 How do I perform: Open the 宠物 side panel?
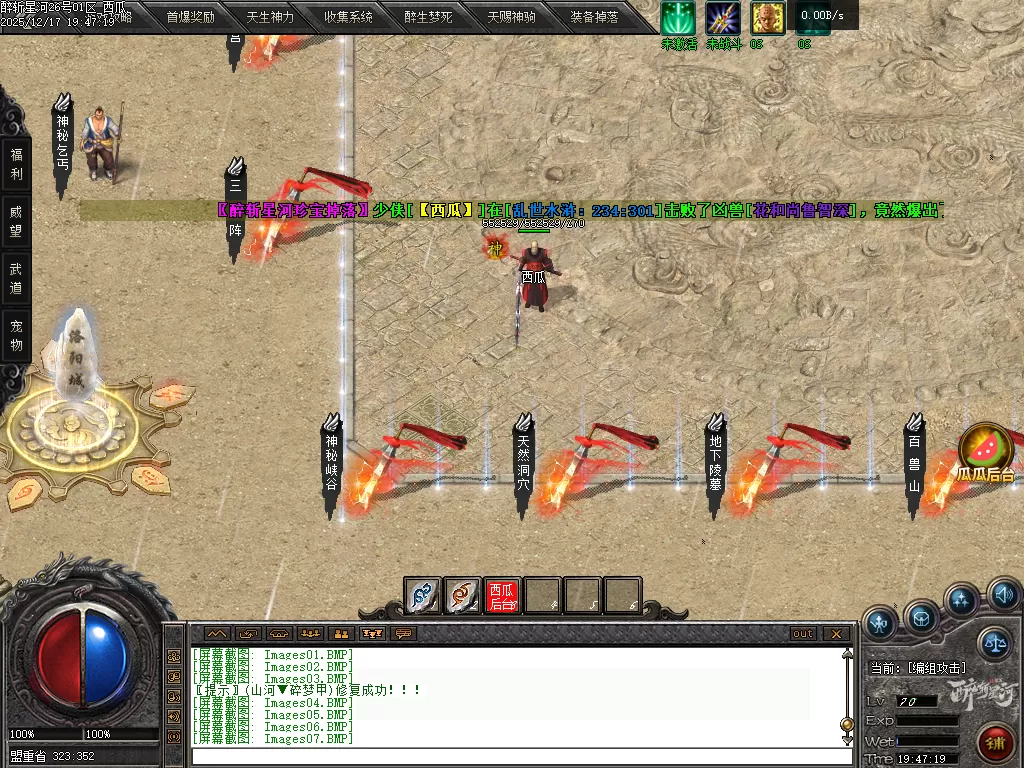click(16, 335)
